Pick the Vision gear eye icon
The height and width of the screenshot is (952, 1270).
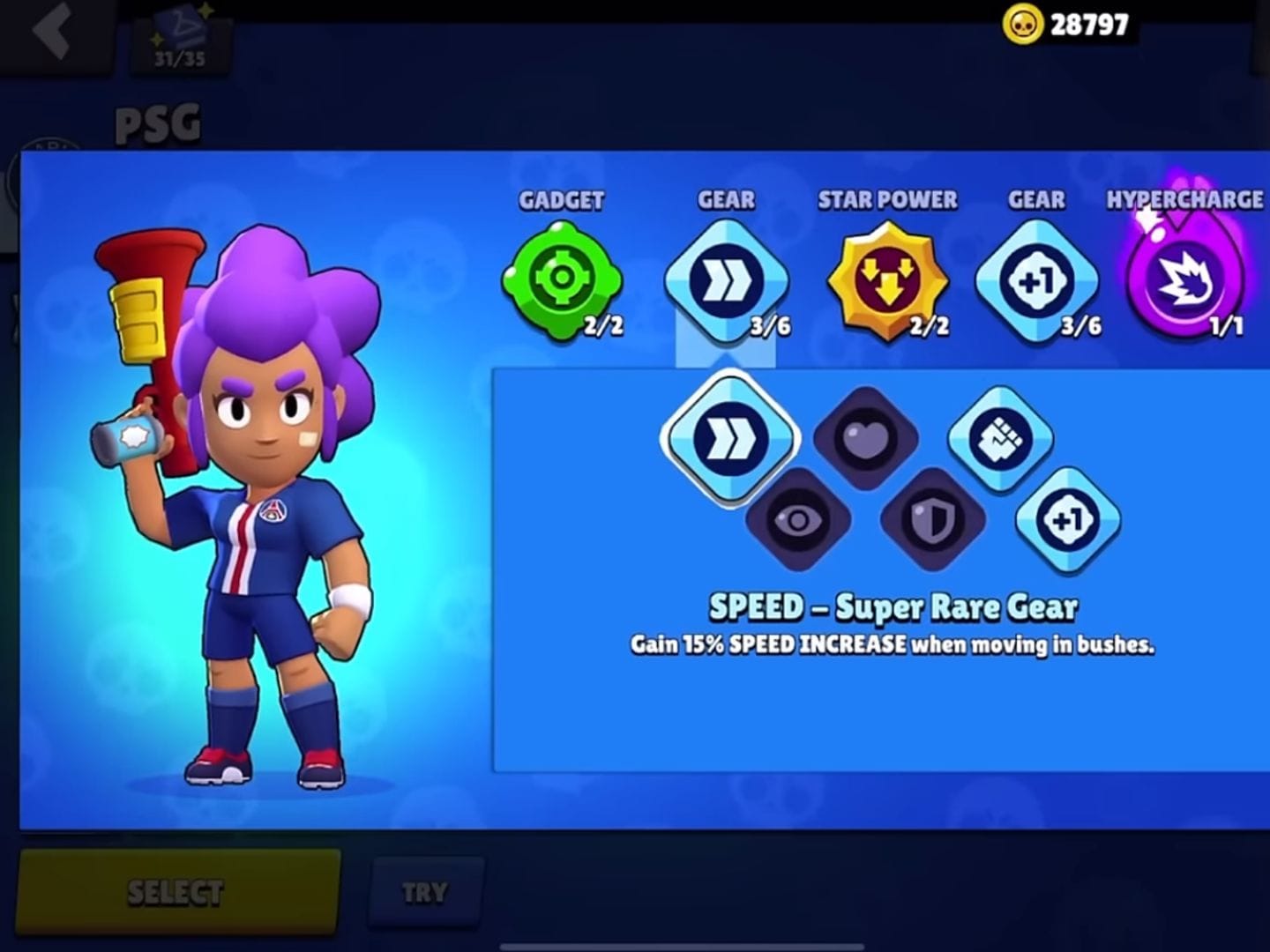pyautogui.click(x=798, y=522)
